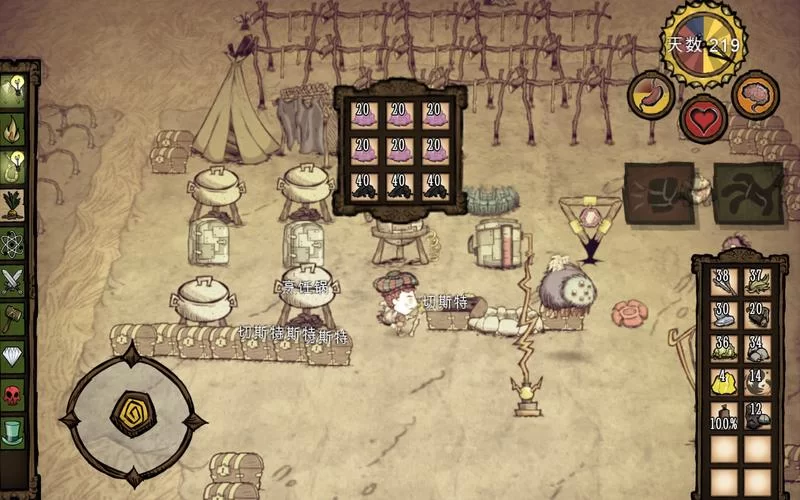Select the inventory item showing 100% durability
This screenshot has height=500, width=800.
coord(724,416)
